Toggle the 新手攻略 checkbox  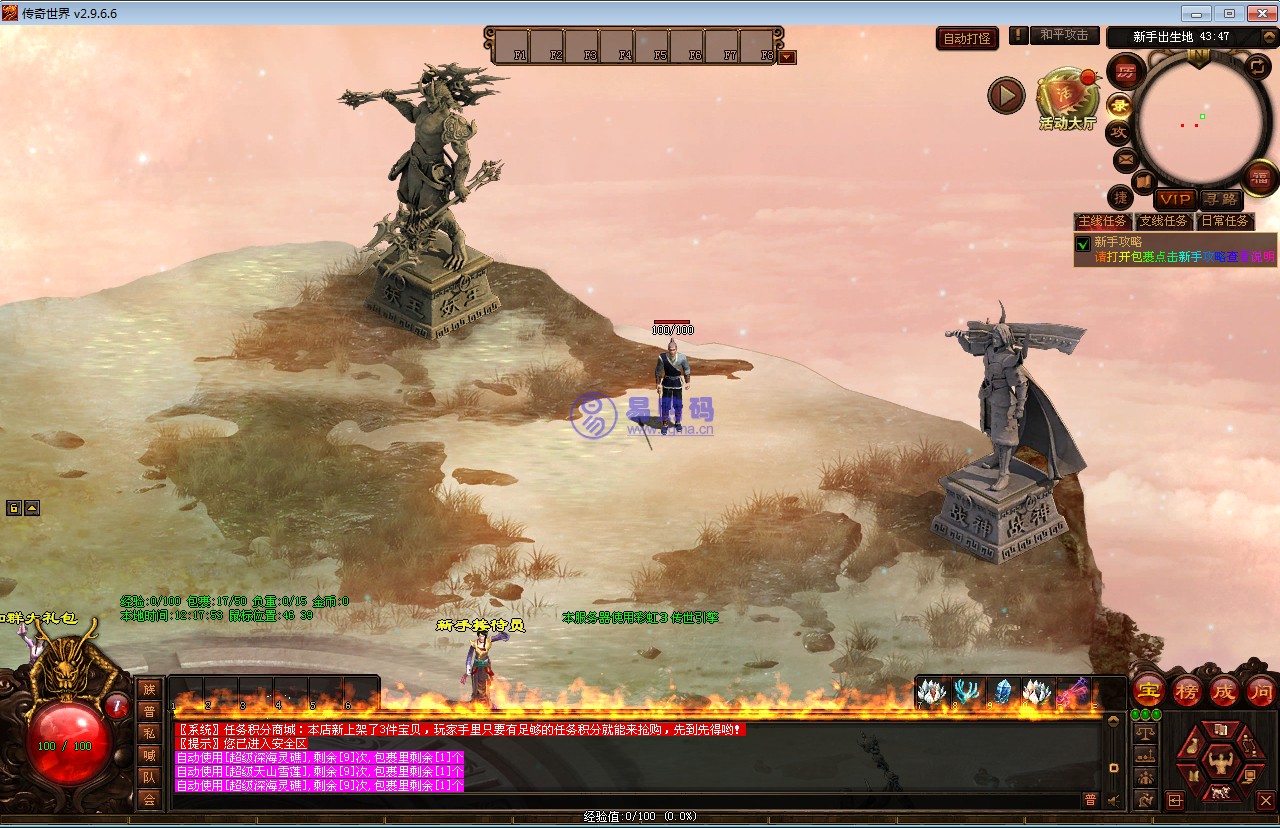(x=1082, y=243)
